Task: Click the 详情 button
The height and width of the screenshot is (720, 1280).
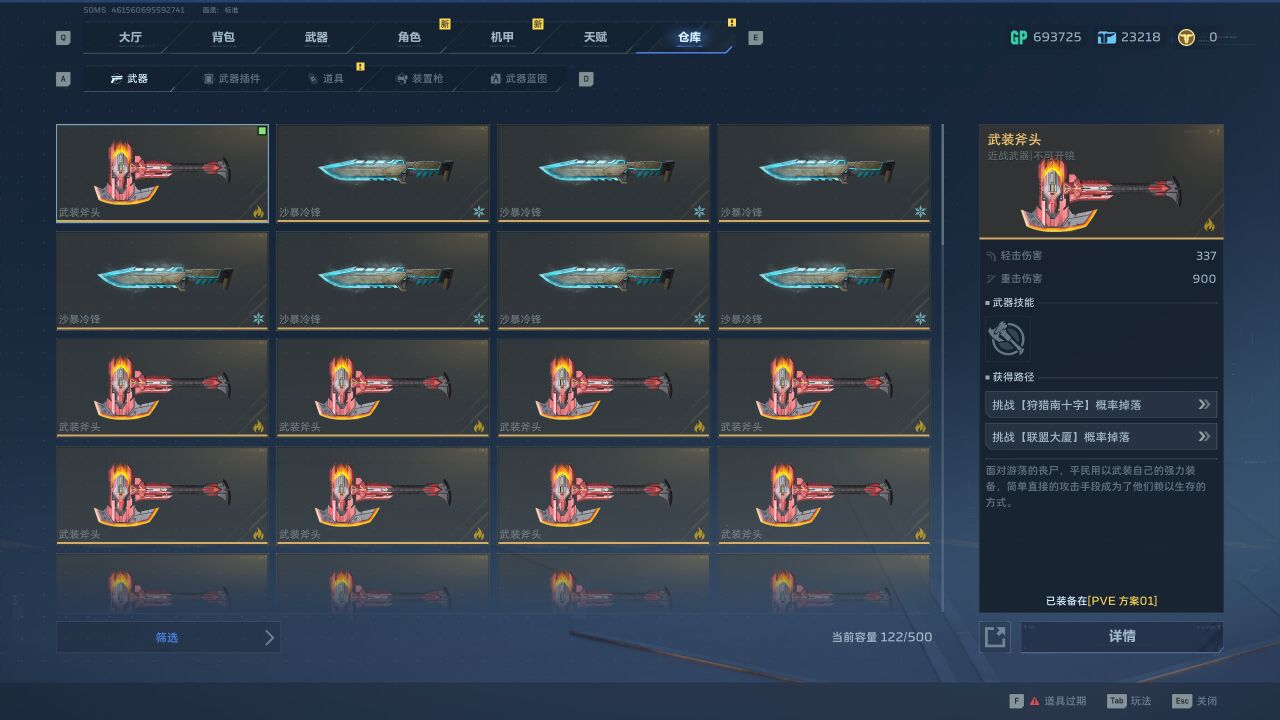Action: tap(1122, 636)
